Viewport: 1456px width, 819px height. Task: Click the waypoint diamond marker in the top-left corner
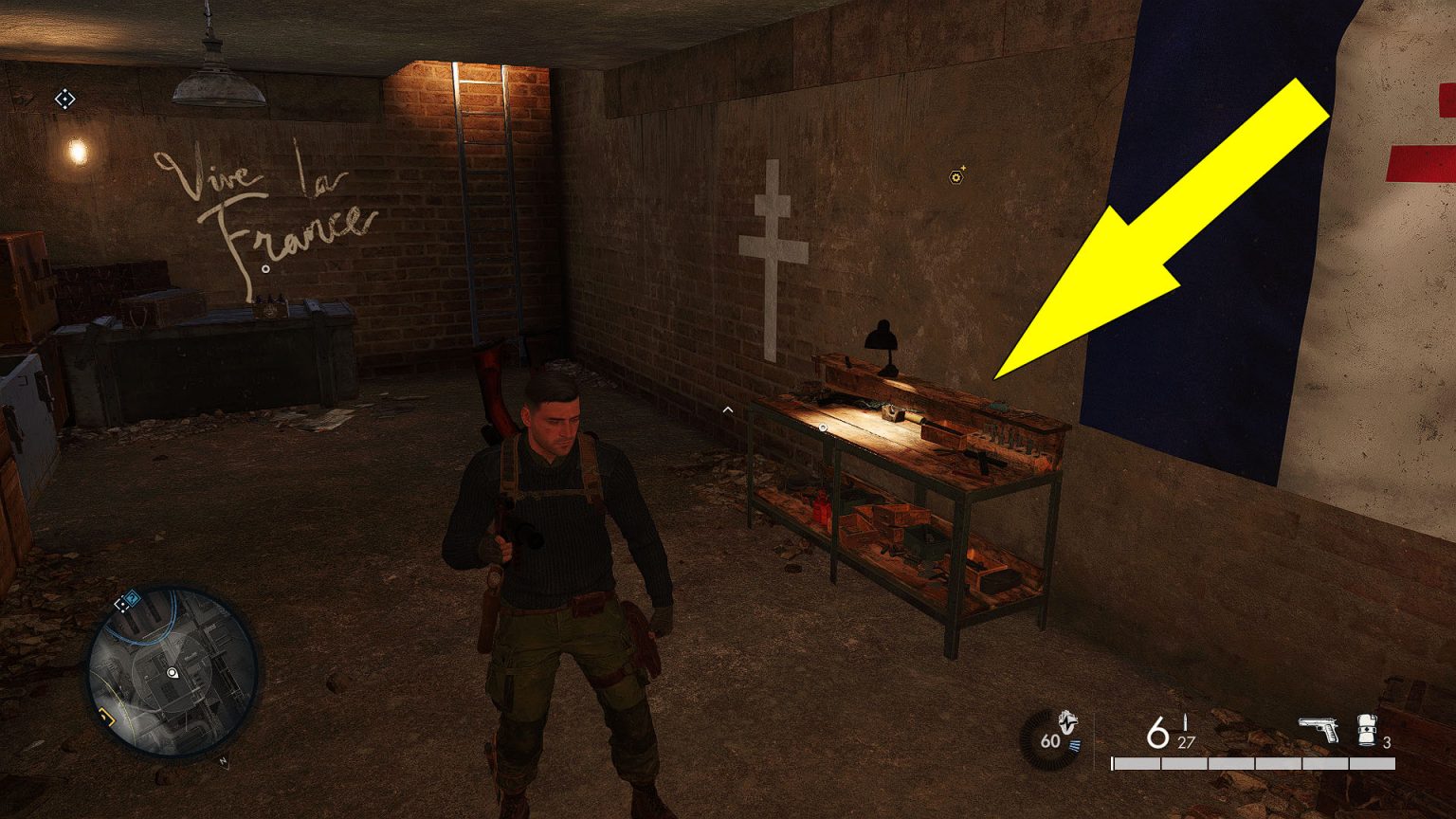(64, 98)
